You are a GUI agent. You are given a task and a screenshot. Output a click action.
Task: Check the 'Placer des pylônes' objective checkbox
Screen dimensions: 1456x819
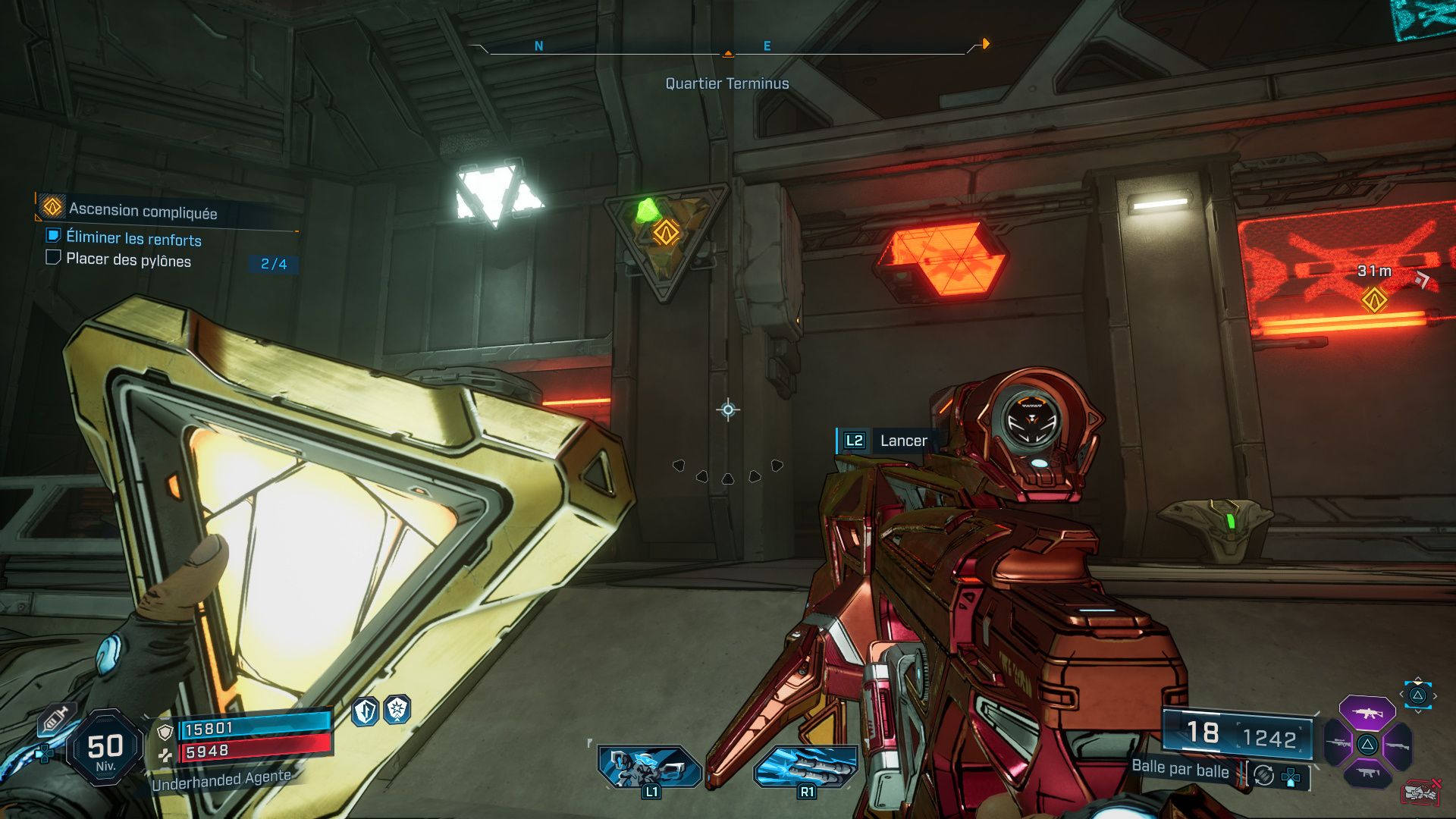point(53,258)
